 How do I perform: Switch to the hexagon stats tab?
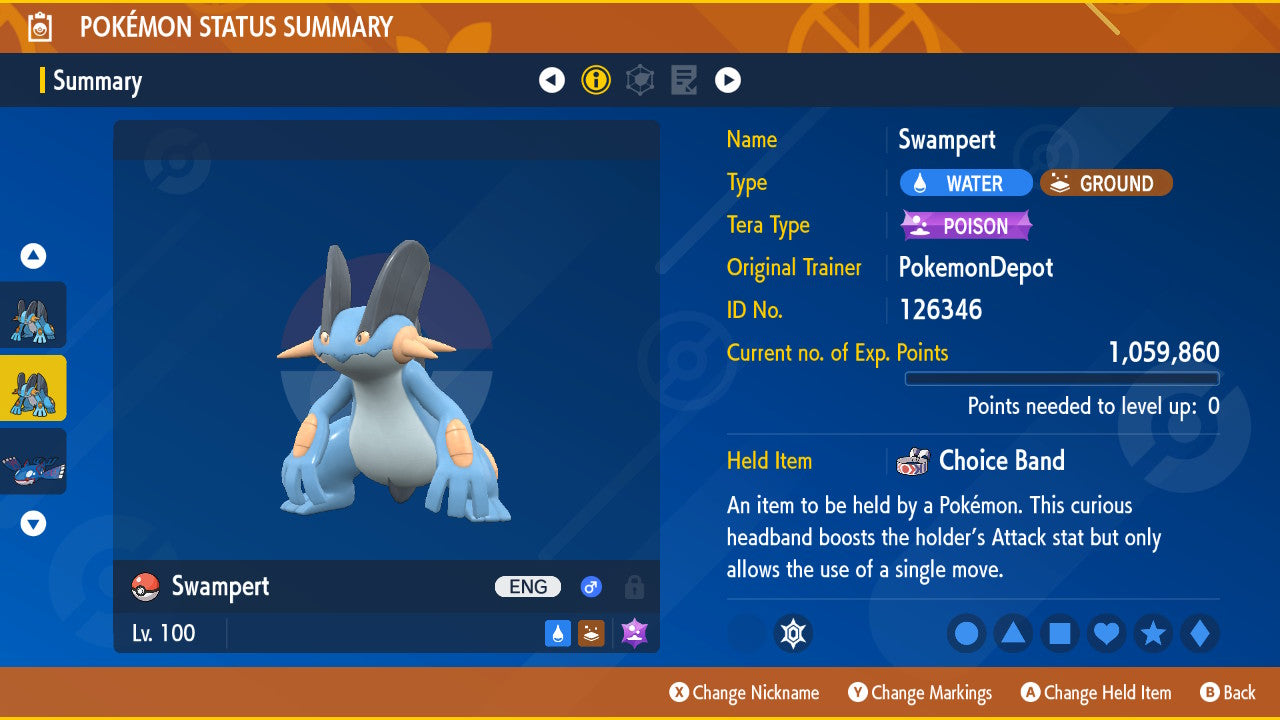click(640, 80)
